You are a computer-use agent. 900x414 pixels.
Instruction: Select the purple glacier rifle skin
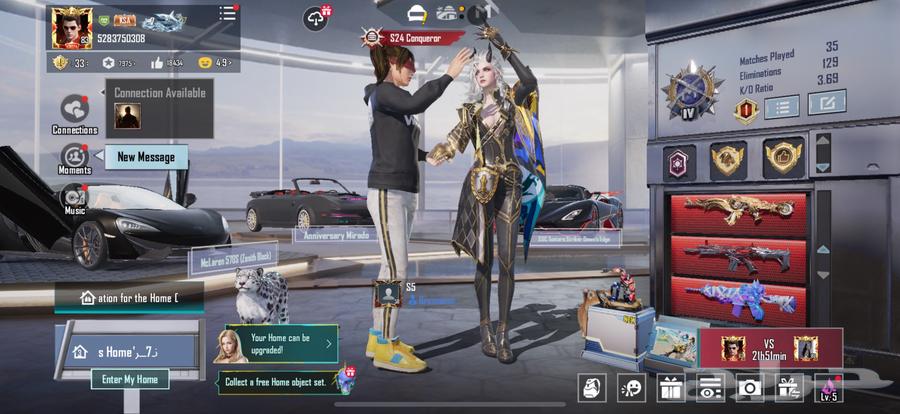pos(738,299)
